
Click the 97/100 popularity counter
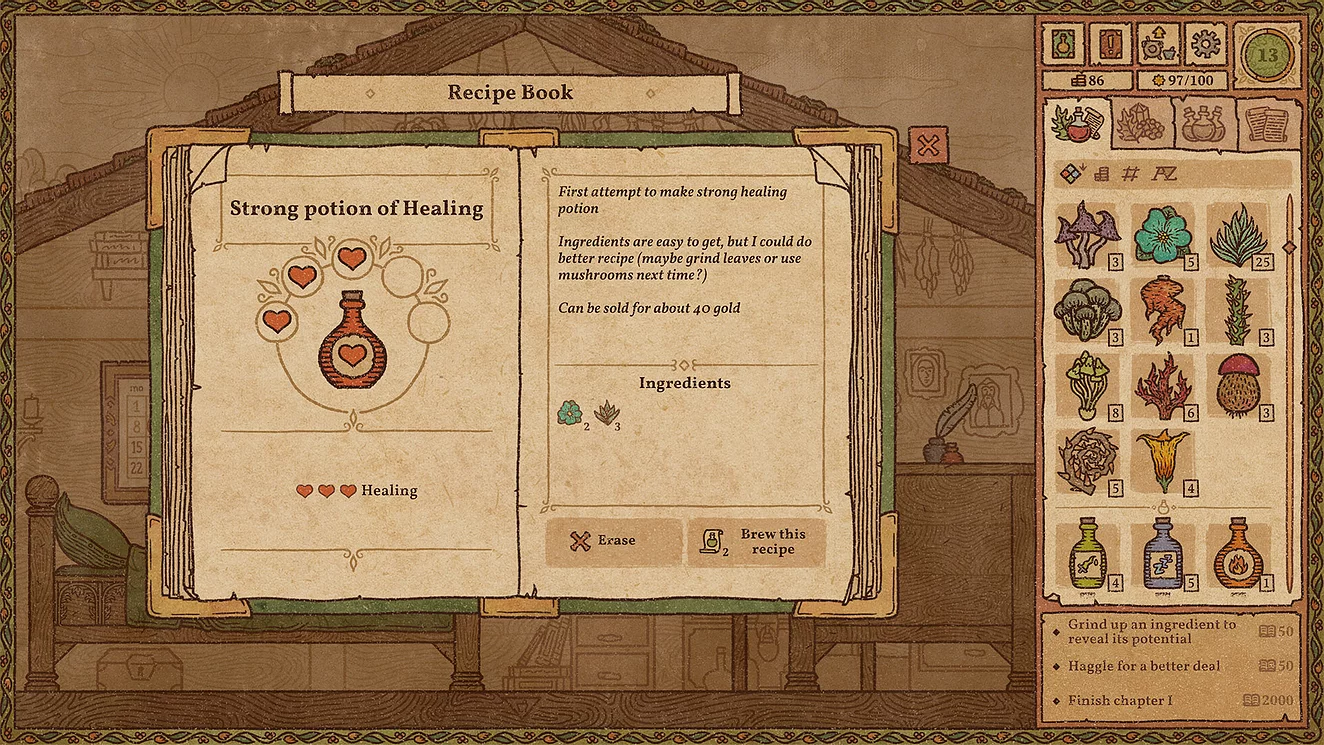1183,80
